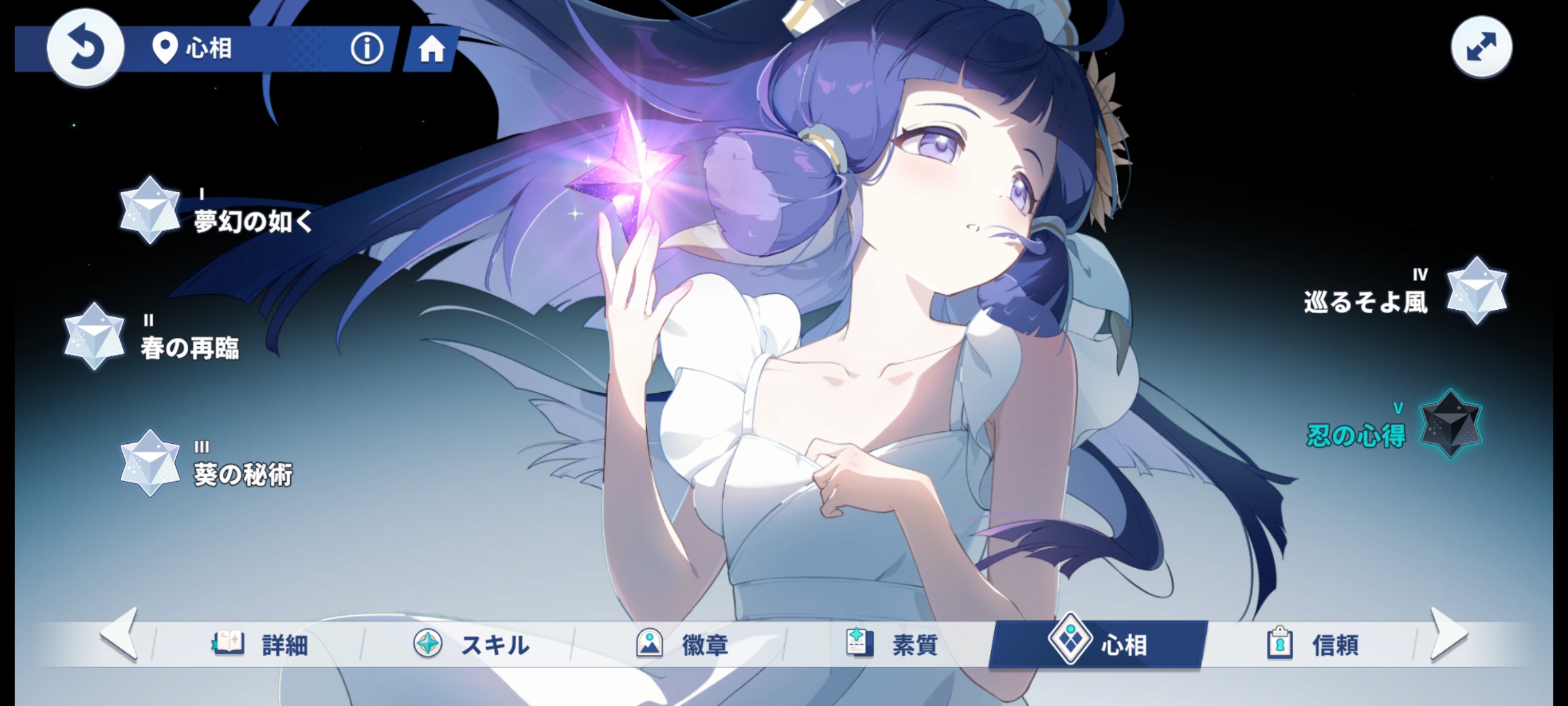Open the 素質 tab

(891, 645)
